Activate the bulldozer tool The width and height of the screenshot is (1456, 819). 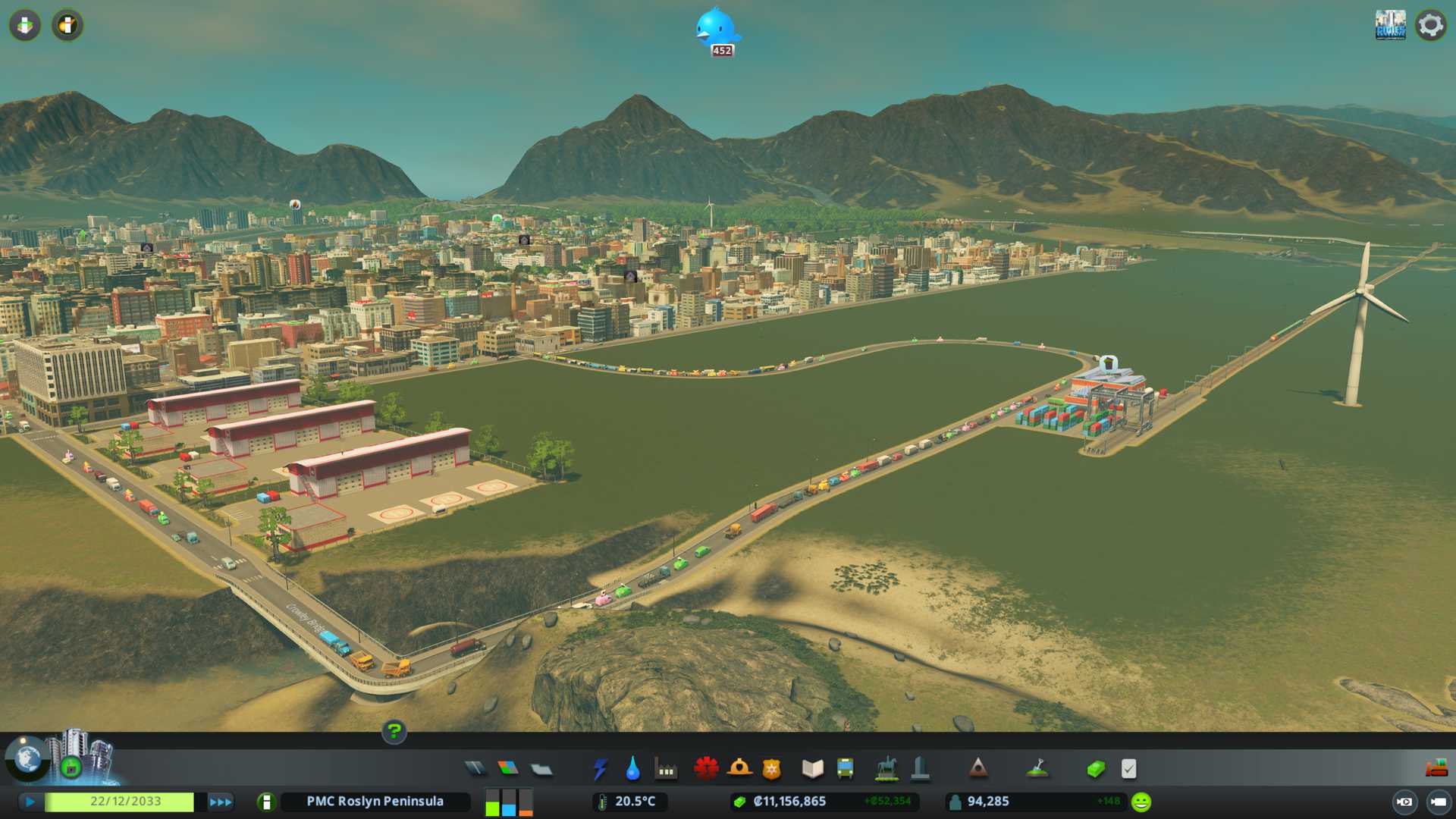click(1436, 769)
